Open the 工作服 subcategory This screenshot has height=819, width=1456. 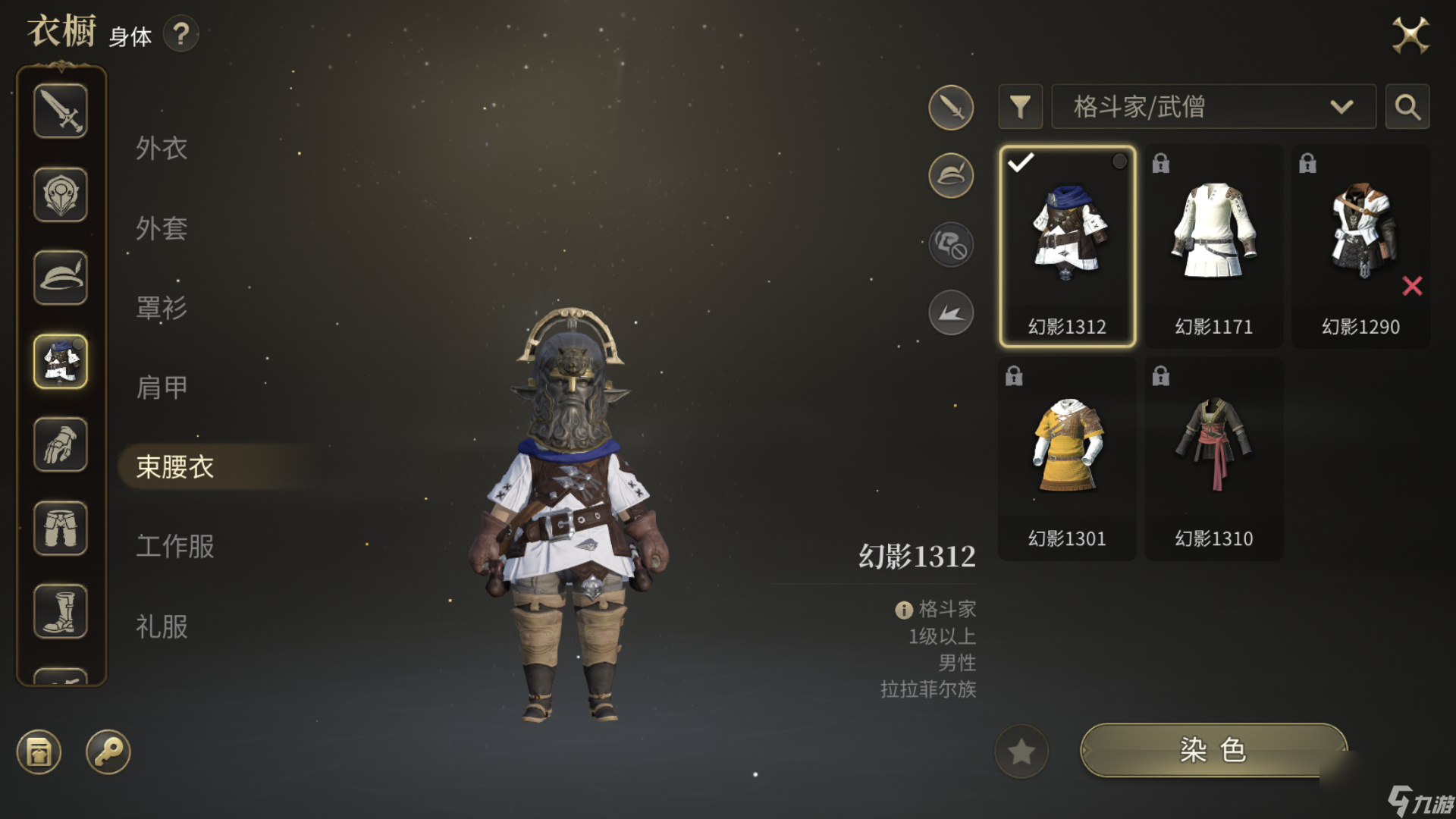[174, 546]
